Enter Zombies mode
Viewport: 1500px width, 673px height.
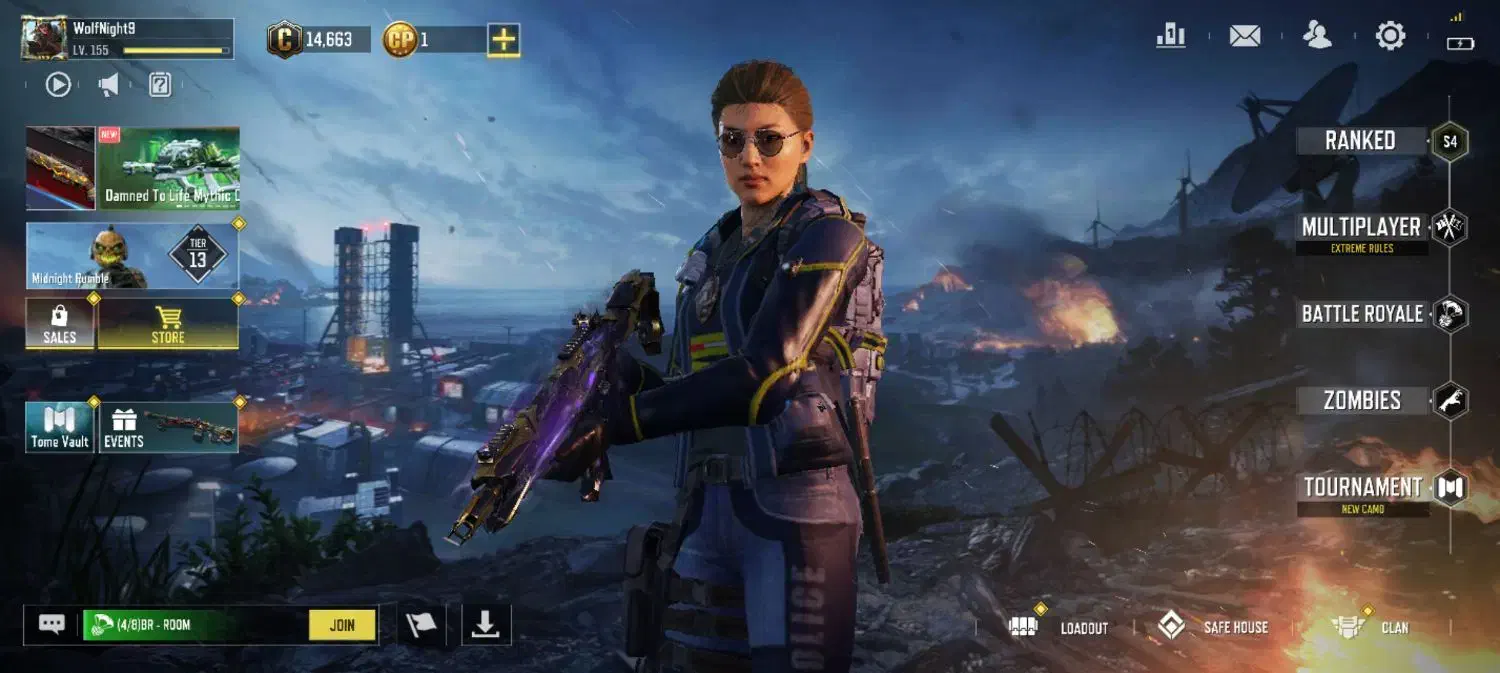(x=1362, y=401)
